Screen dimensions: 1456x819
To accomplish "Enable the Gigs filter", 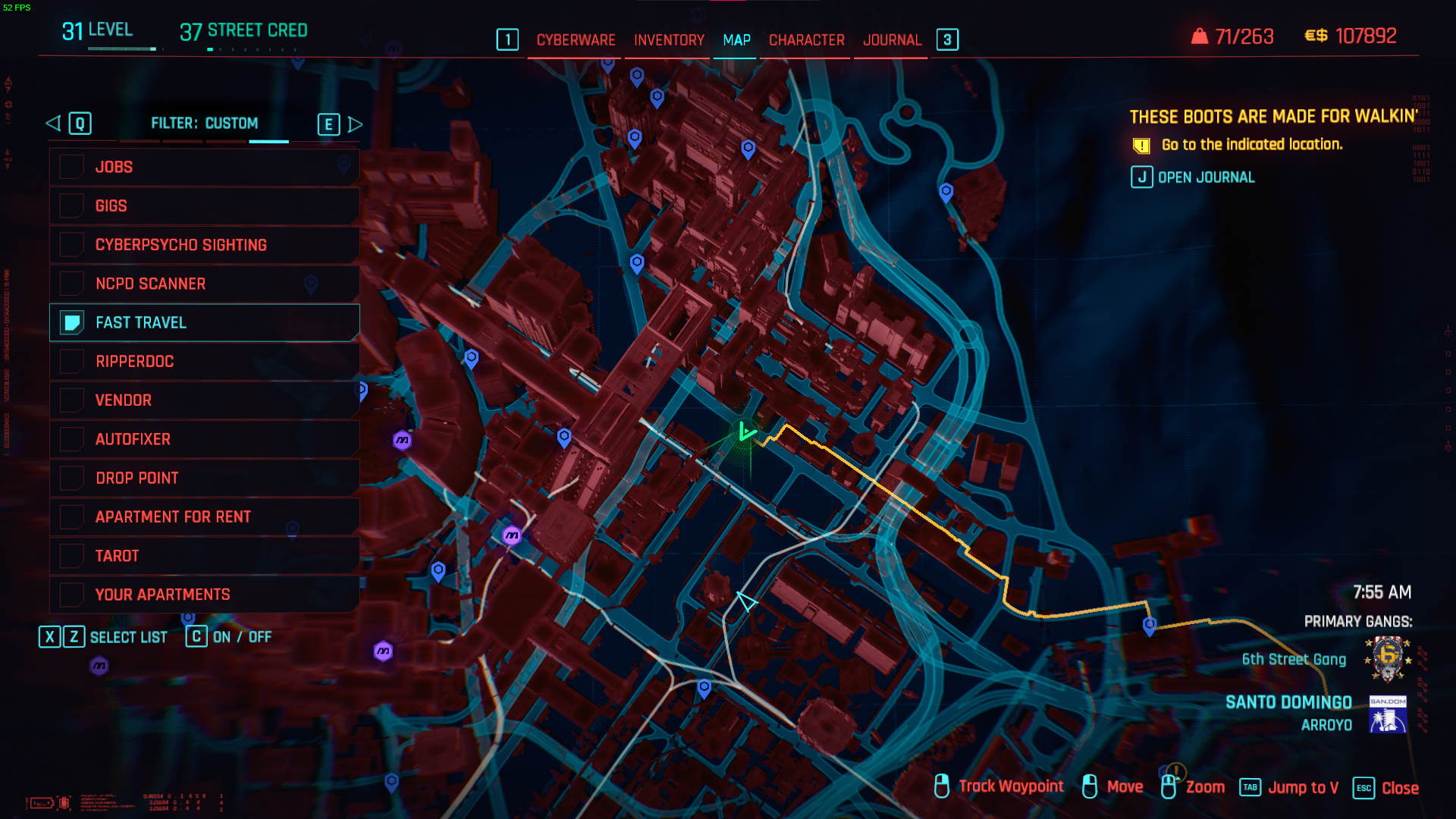I will pos(72,206).
